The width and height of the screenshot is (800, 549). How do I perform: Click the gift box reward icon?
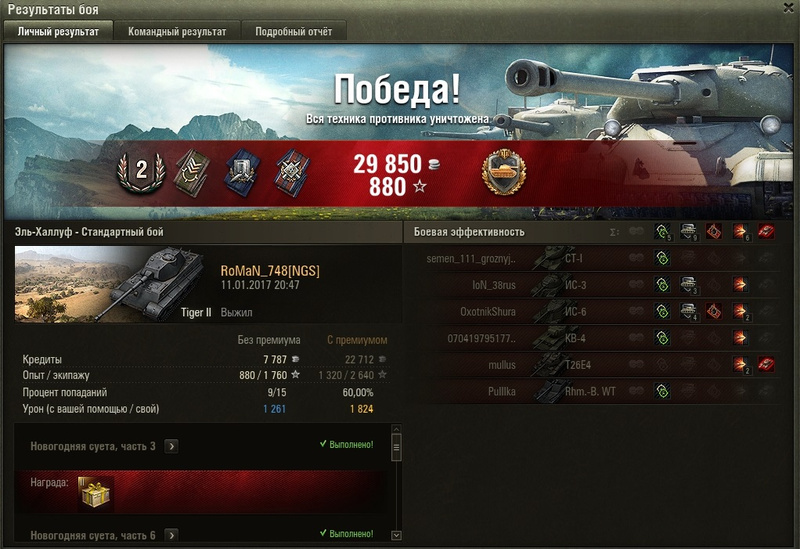96,491
